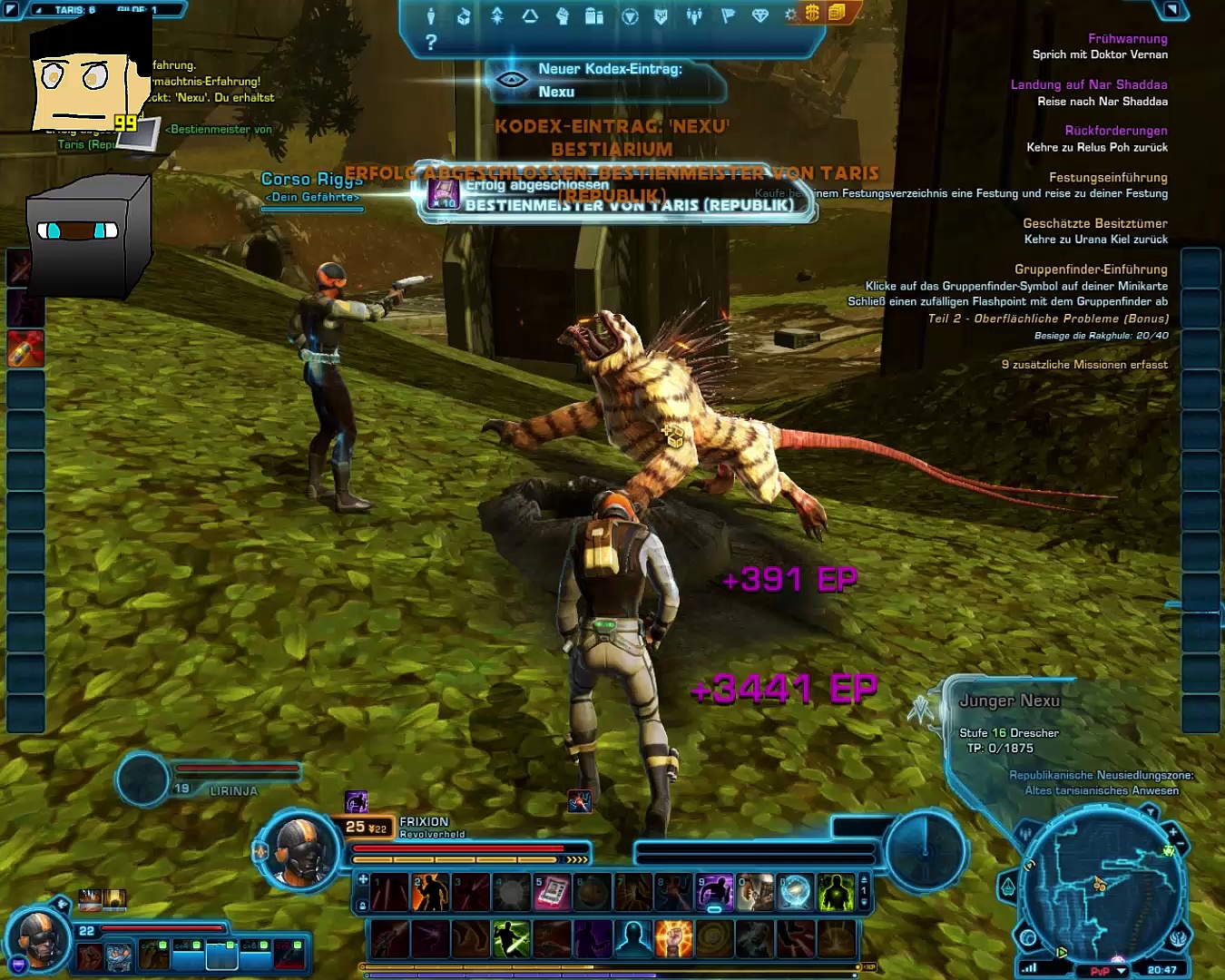Zoom in the minimap with plus button
Image resolution: width=1225 pixels, height=980 pixels.
[1172, 831]
